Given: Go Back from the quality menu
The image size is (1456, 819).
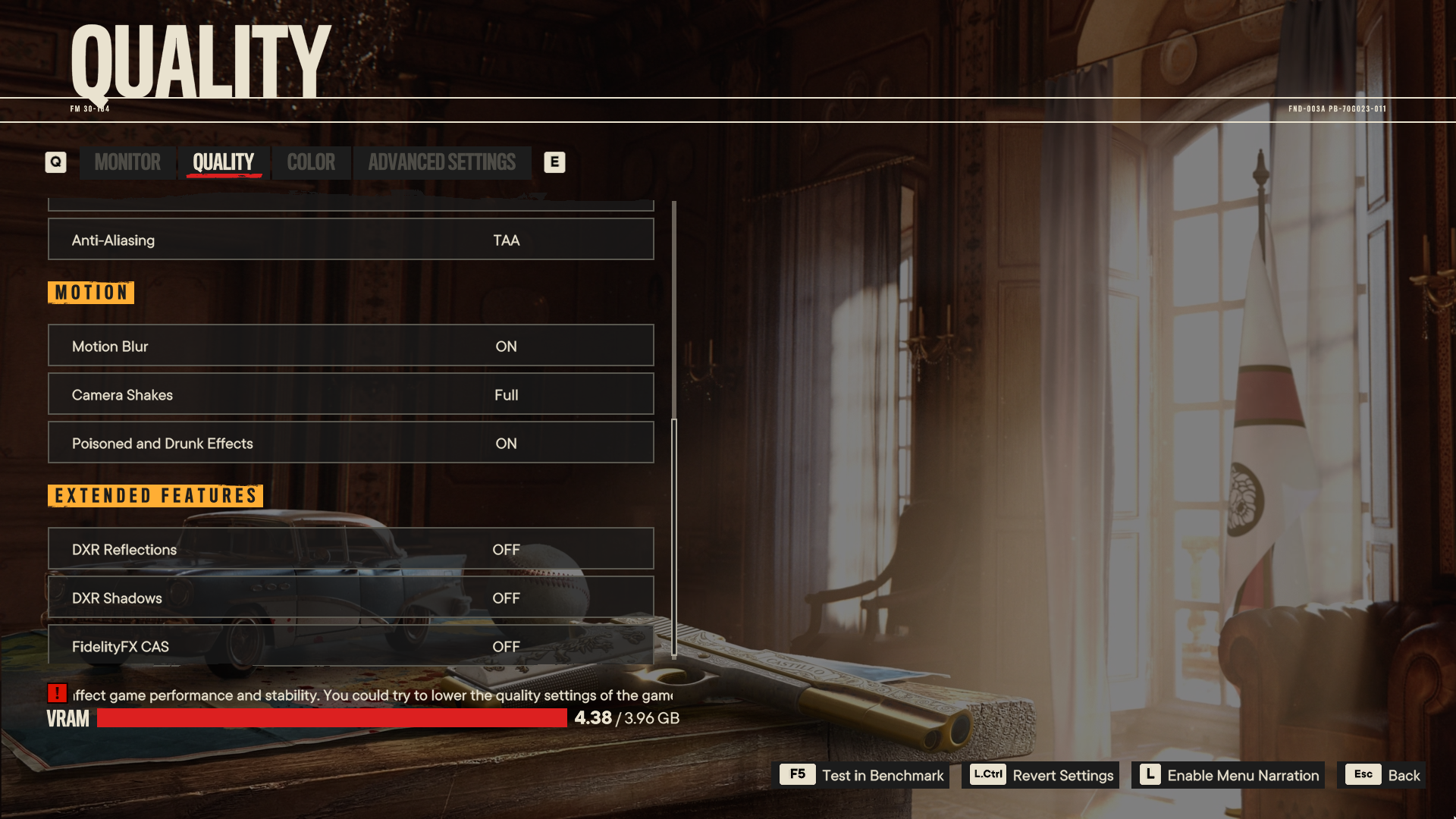Looking at the screenshot, I should 1382,775.
